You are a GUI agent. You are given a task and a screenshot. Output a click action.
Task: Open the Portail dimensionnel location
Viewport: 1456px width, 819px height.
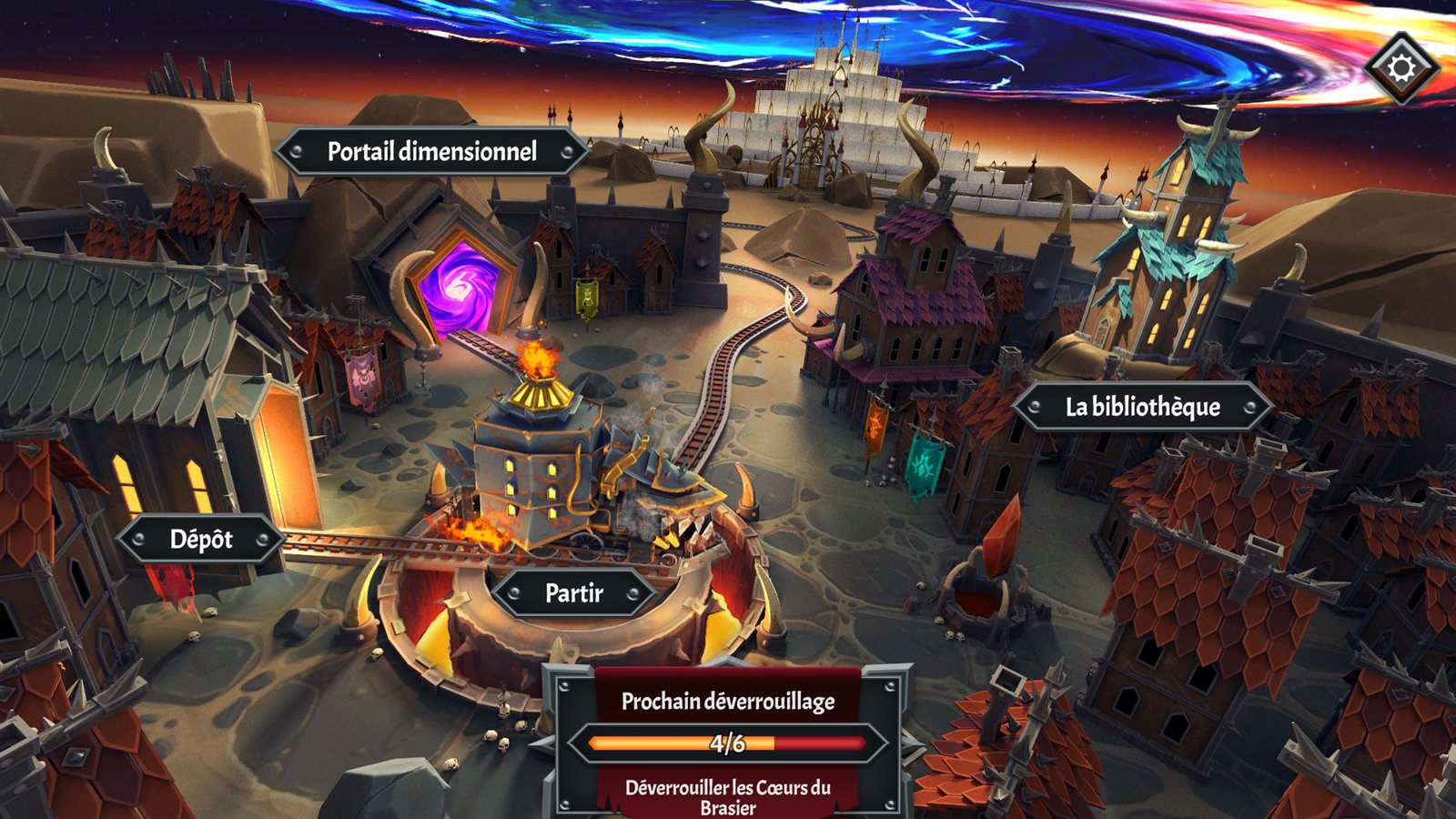pyautogui.click(x=431, y=152)
